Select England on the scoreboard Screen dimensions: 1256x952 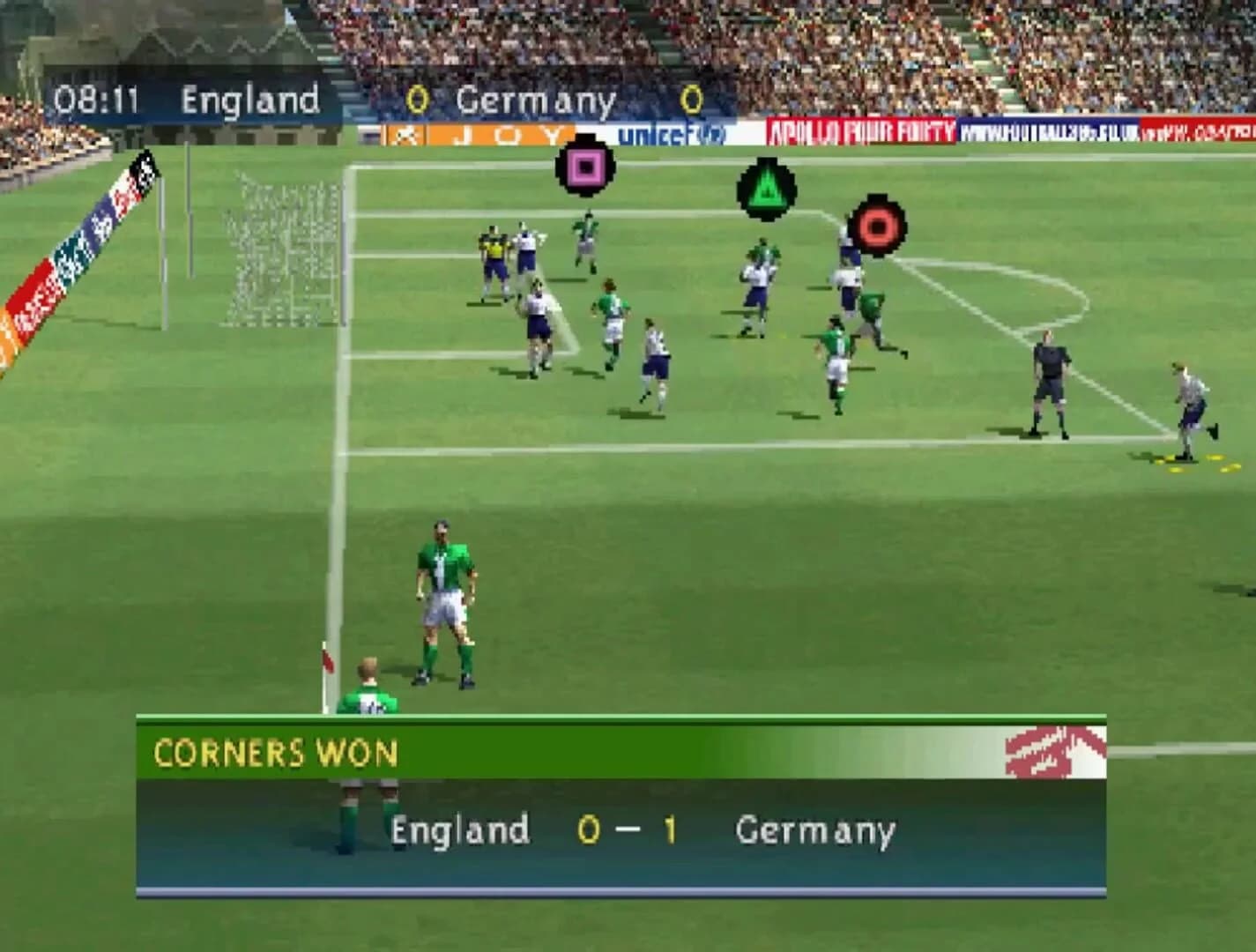[x=253, y=100]
